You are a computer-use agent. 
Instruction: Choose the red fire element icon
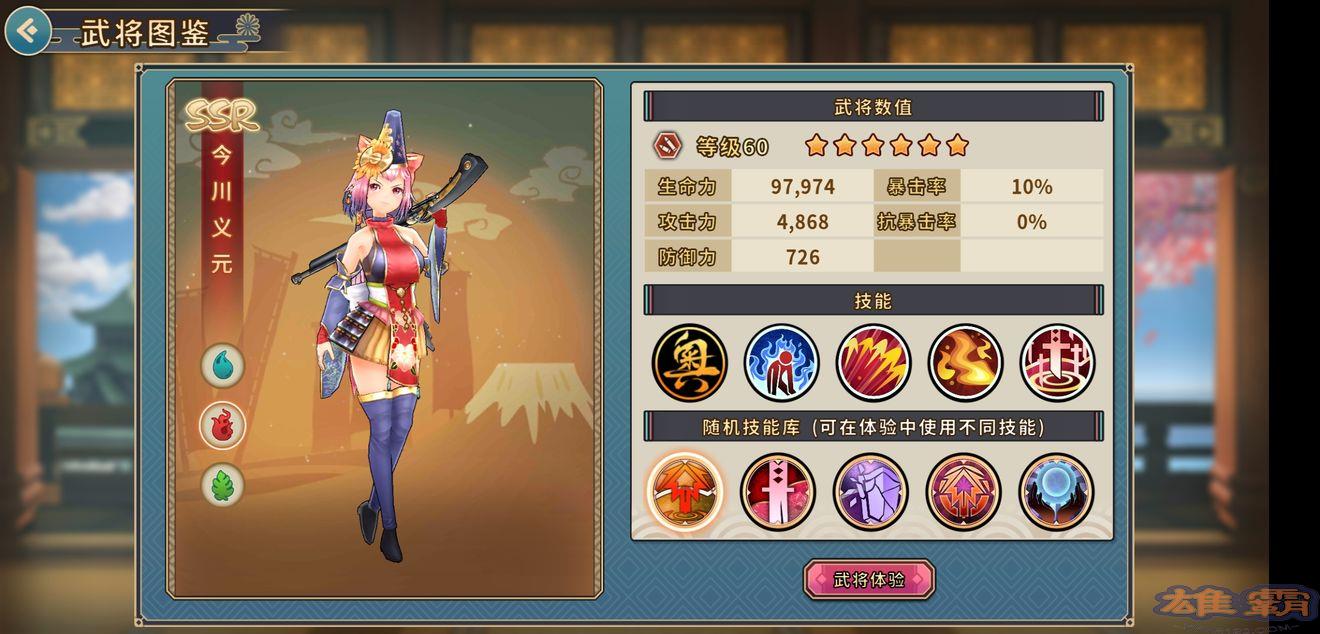click(x=222, y=425)
